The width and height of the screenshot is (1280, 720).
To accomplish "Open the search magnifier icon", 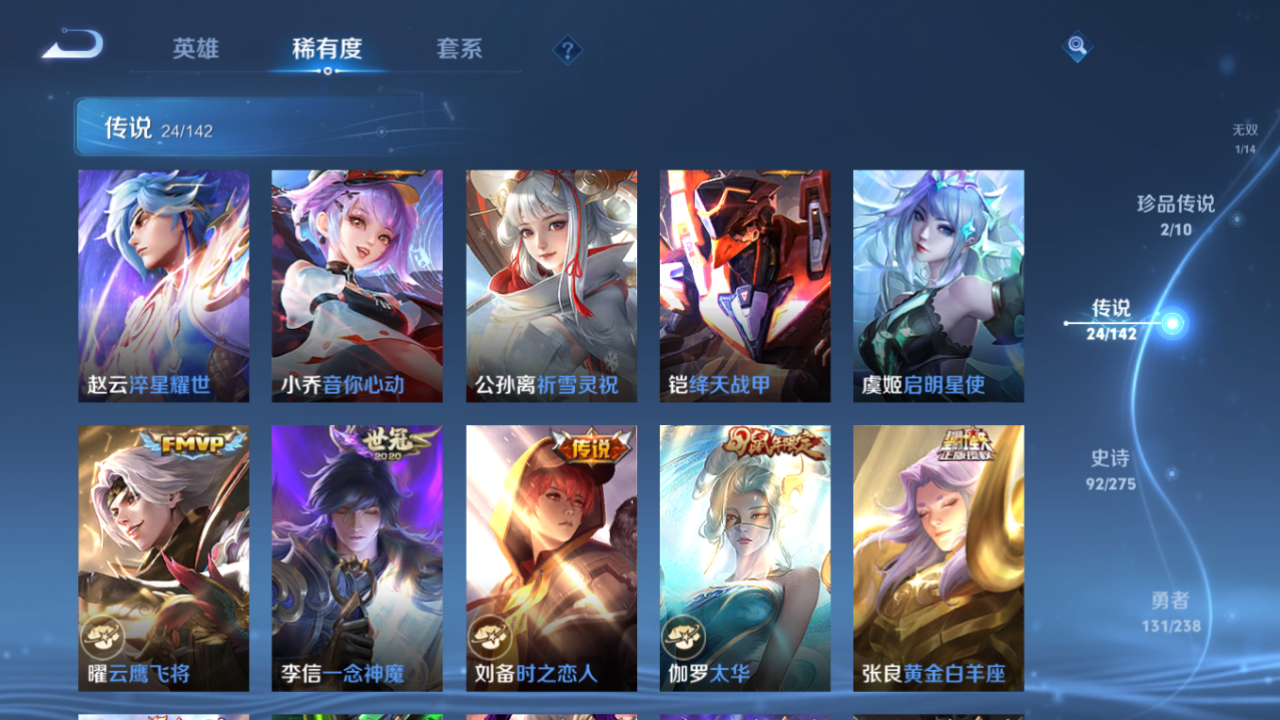I will tap(1076, 46).
